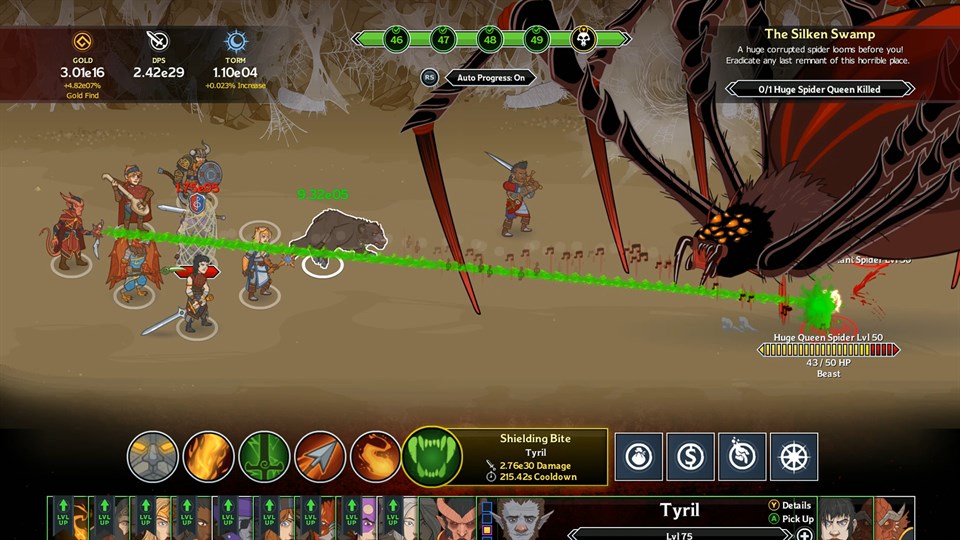Cast the swirling fireball ultimate ability

tap(376, 457)
